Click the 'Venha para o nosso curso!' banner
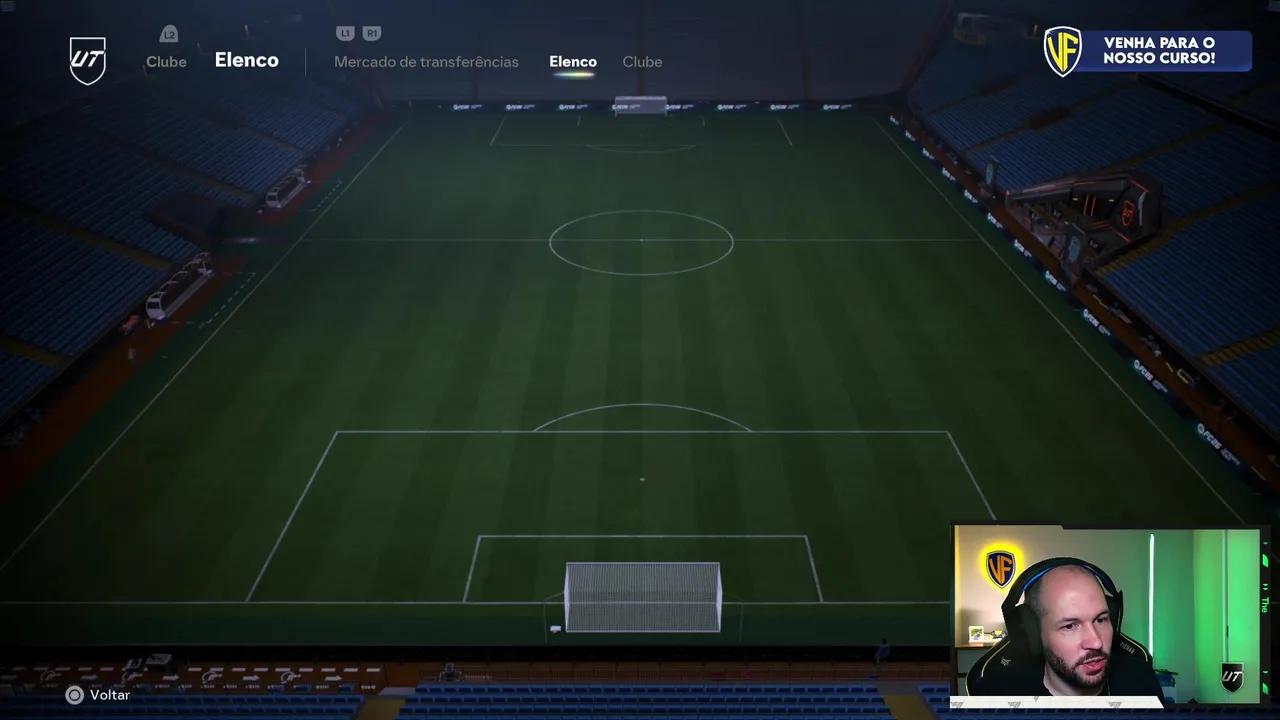1280x720 pixels. [x=1160, y=50]
